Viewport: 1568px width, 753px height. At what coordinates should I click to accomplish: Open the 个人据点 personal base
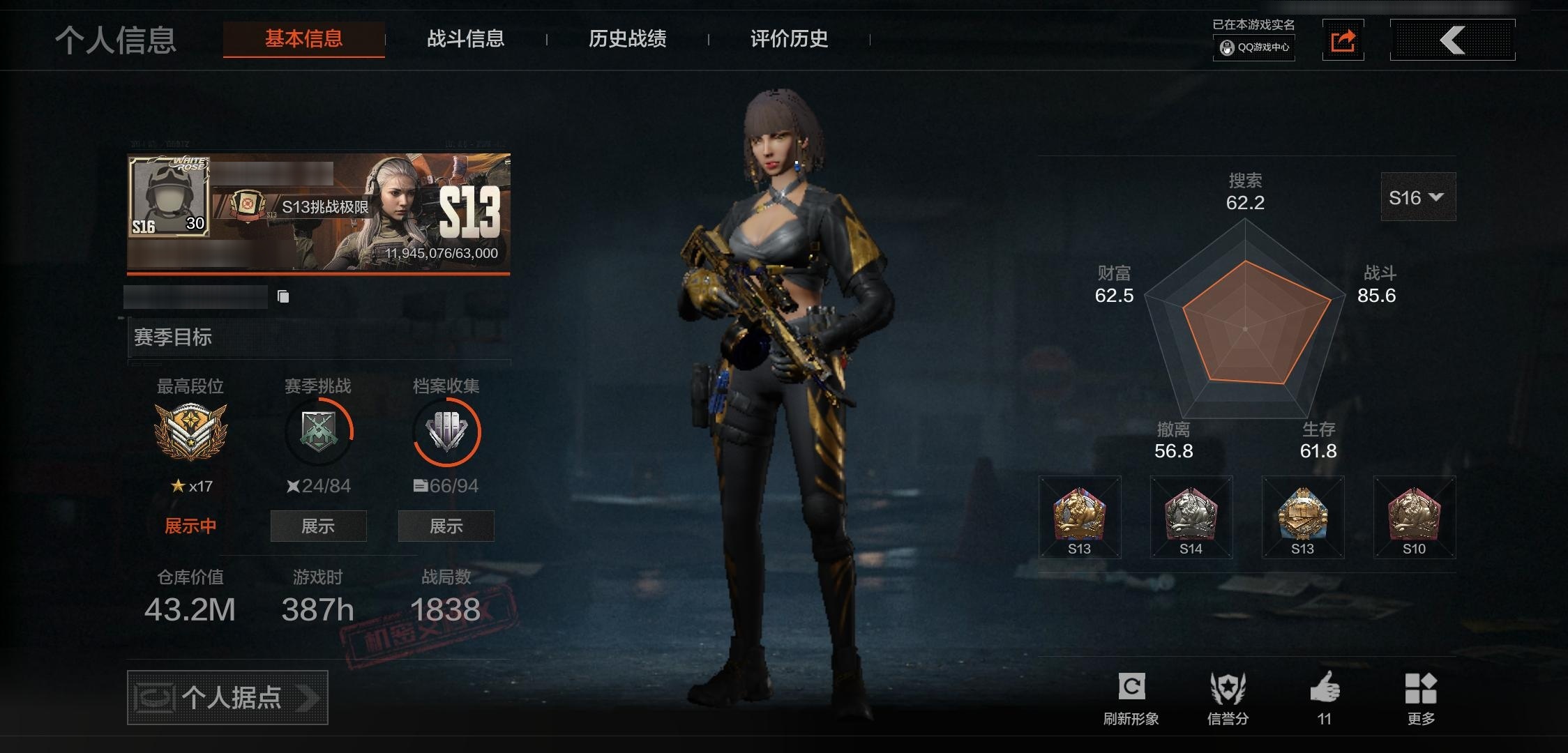coord(227,697)
